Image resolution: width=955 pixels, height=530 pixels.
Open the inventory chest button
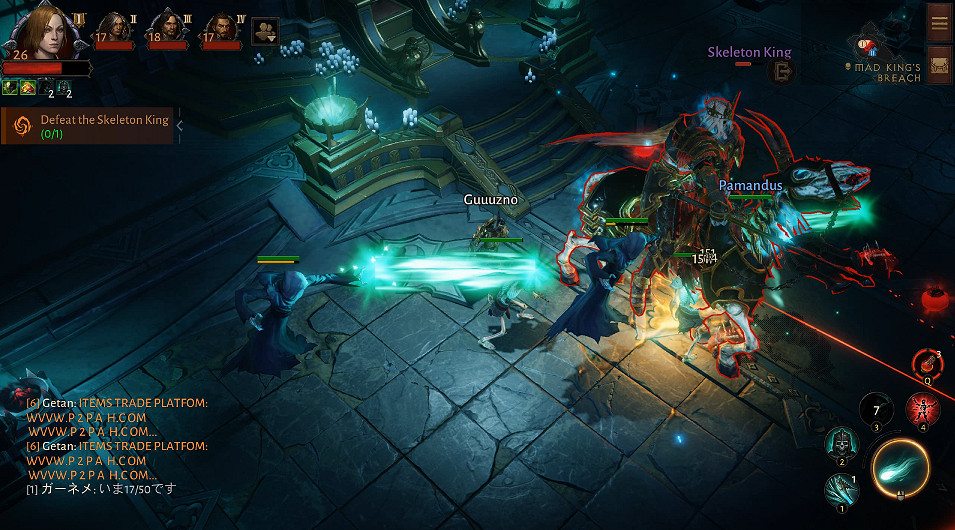(x=939, y=65)
